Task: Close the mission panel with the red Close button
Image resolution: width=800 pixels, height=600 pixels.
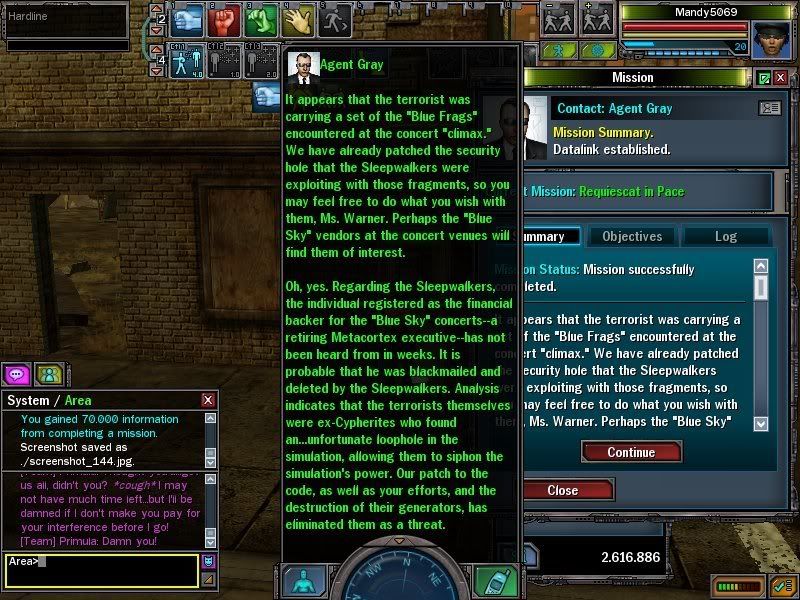Action: tap(562, 490)
